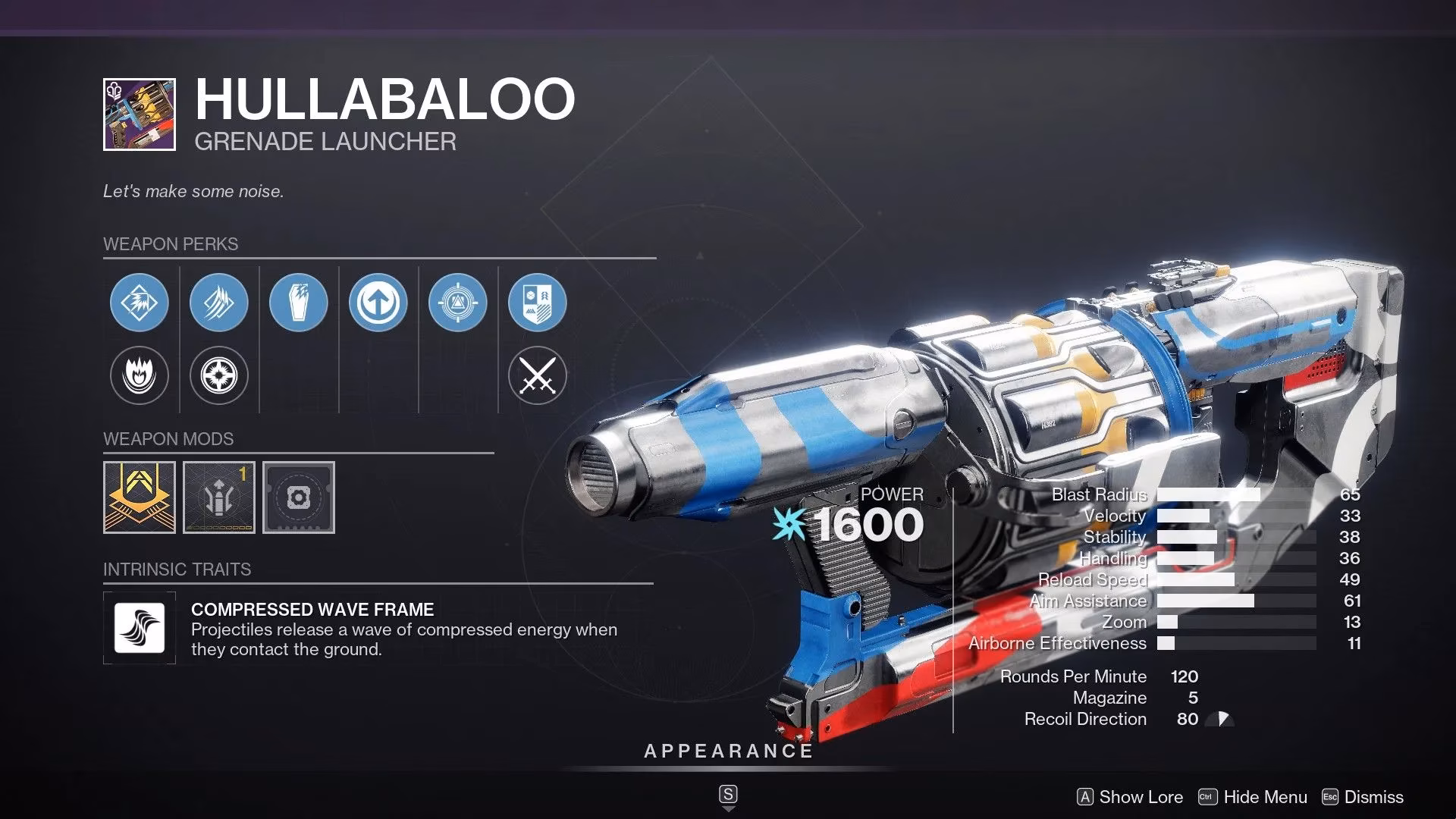Expand the Weapon Perks section header

click(x=170, y=244)
